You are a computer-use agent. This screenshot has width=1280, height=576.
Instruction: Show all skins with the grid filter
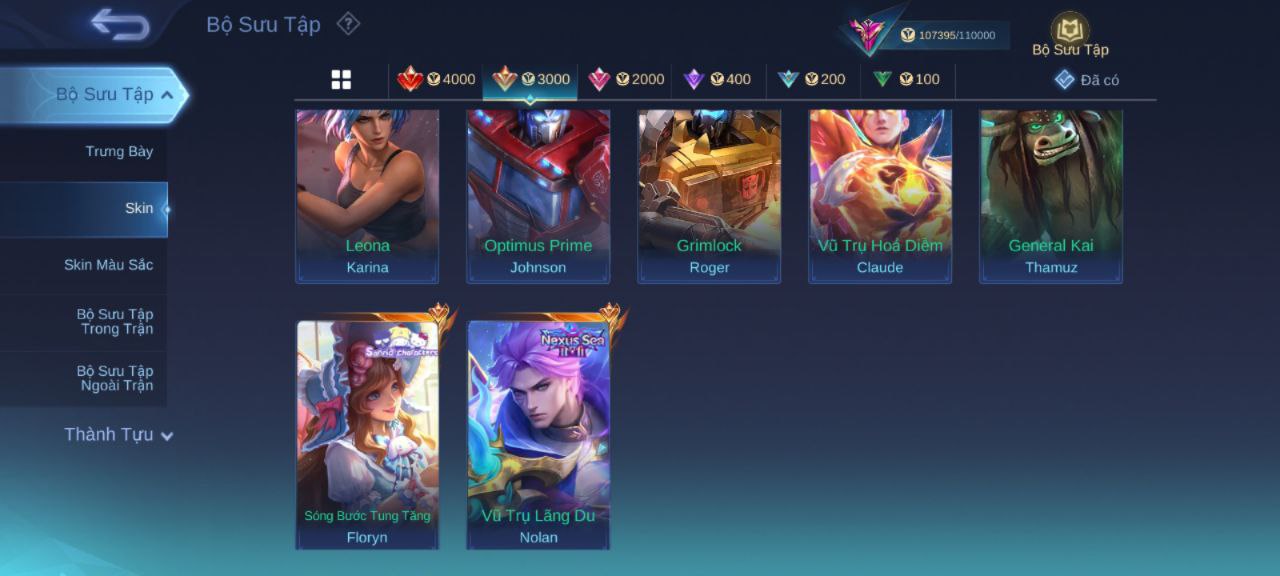[341, 80]
